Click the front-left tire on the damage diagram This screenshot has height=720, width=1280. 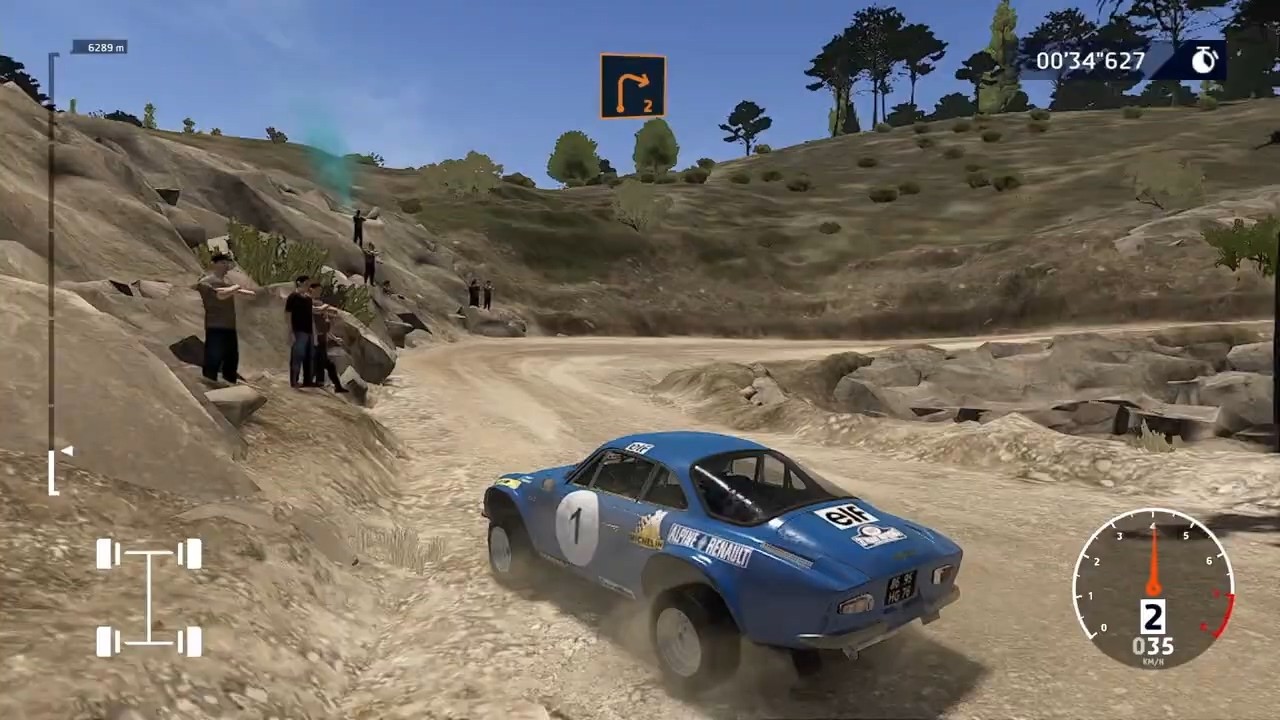107,555
